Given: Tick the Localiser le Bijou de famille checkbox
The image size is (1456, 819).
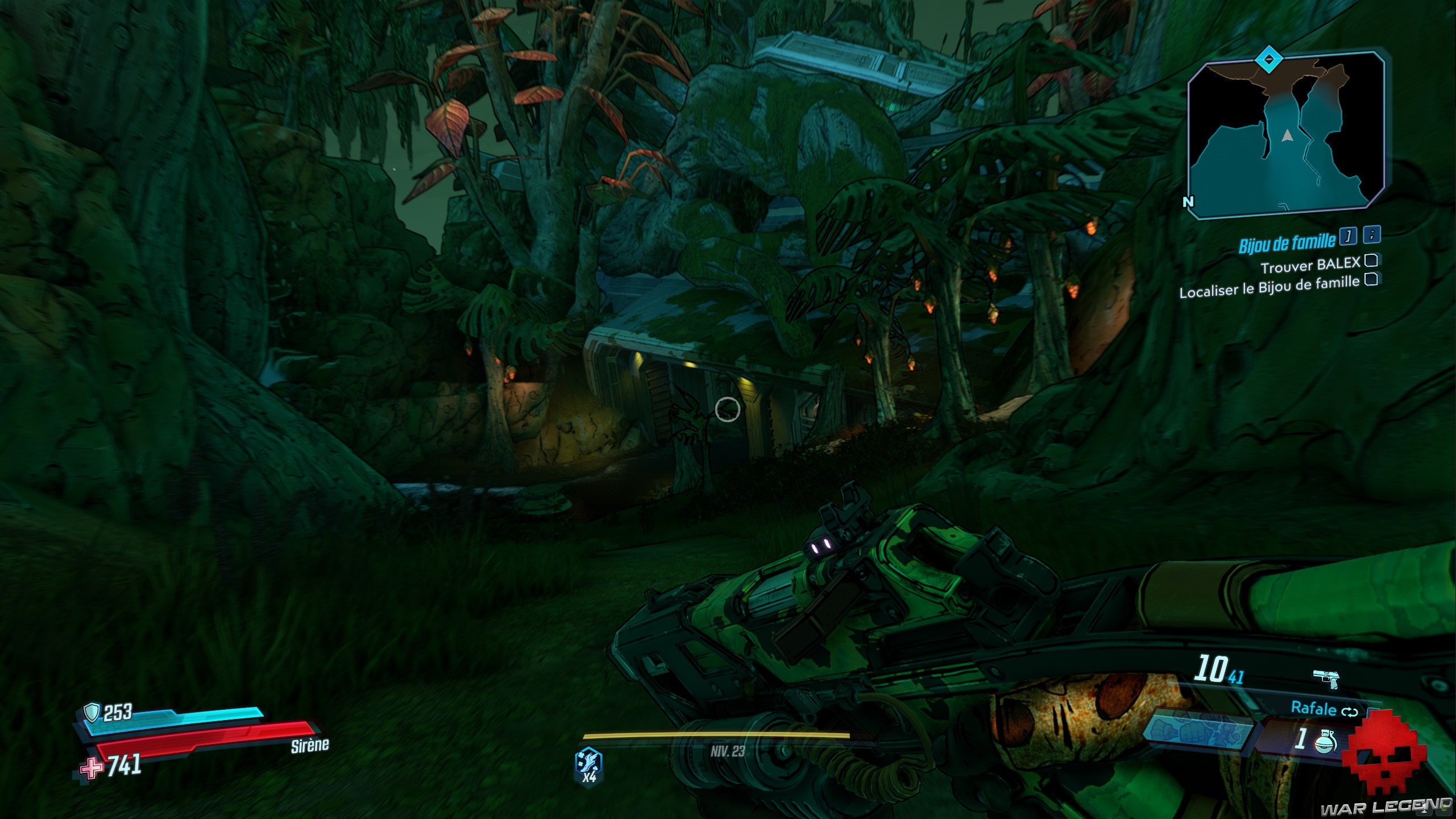Looking at the screenshot, I should tap(1371, 280).
